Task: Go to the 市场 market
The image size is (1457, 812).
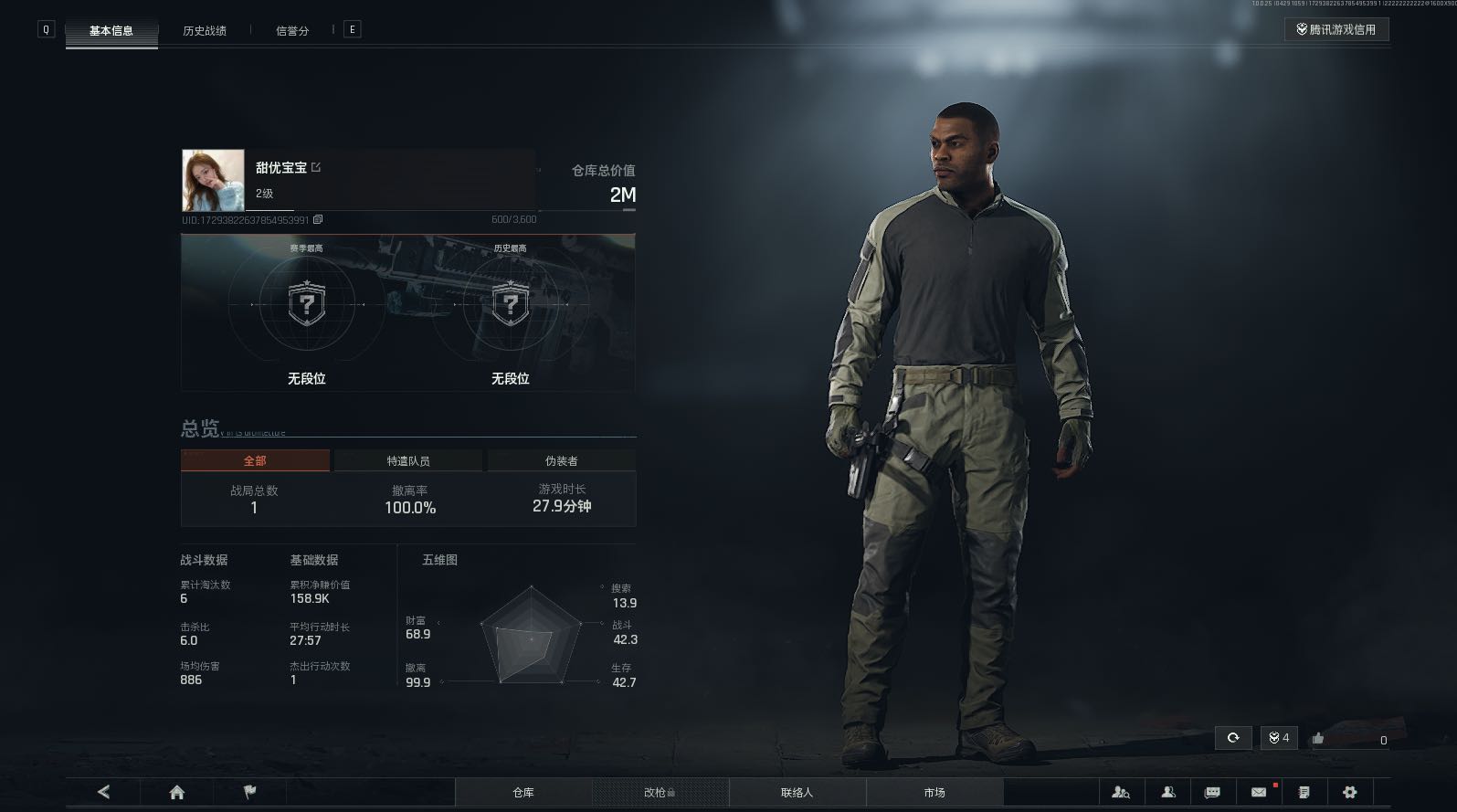Action: (934, 792)
